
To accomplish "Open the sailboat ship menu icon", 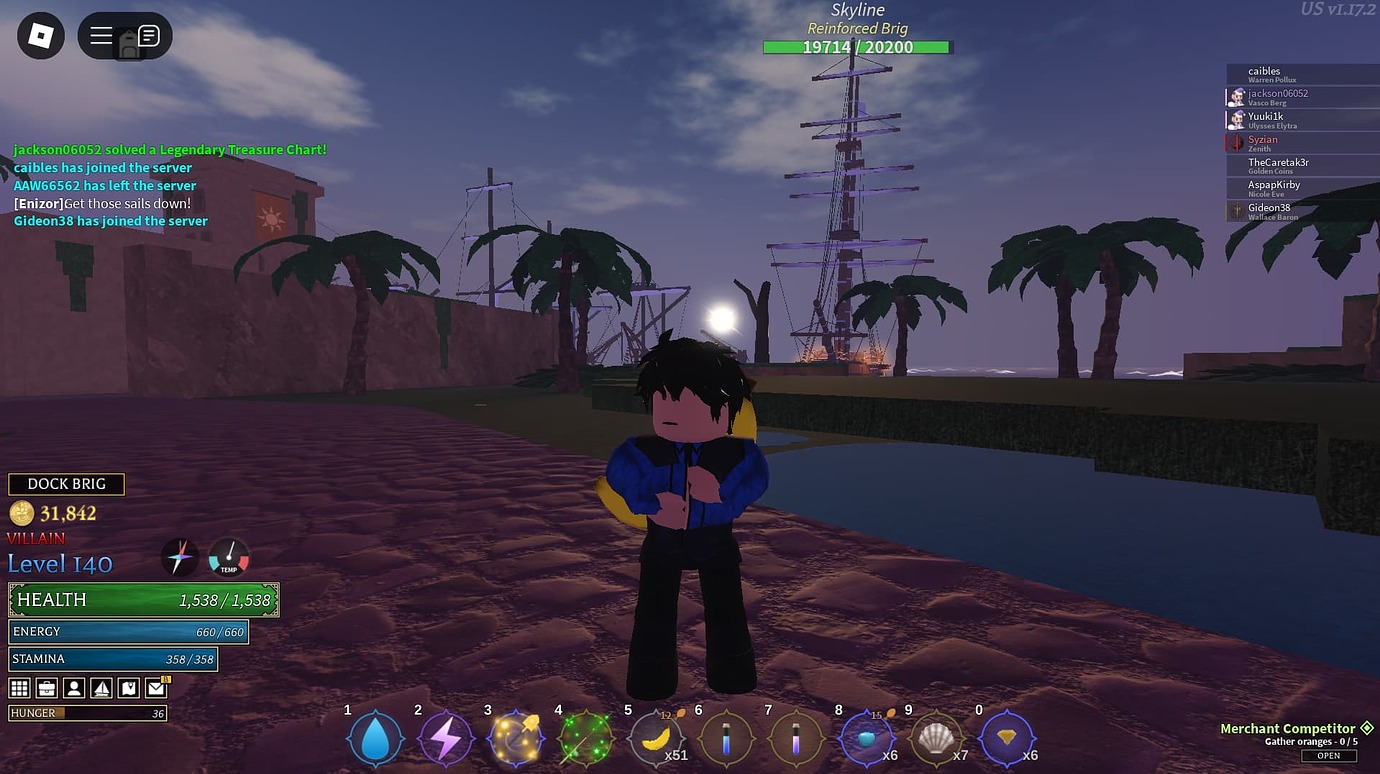I will (x=104, y=687).
